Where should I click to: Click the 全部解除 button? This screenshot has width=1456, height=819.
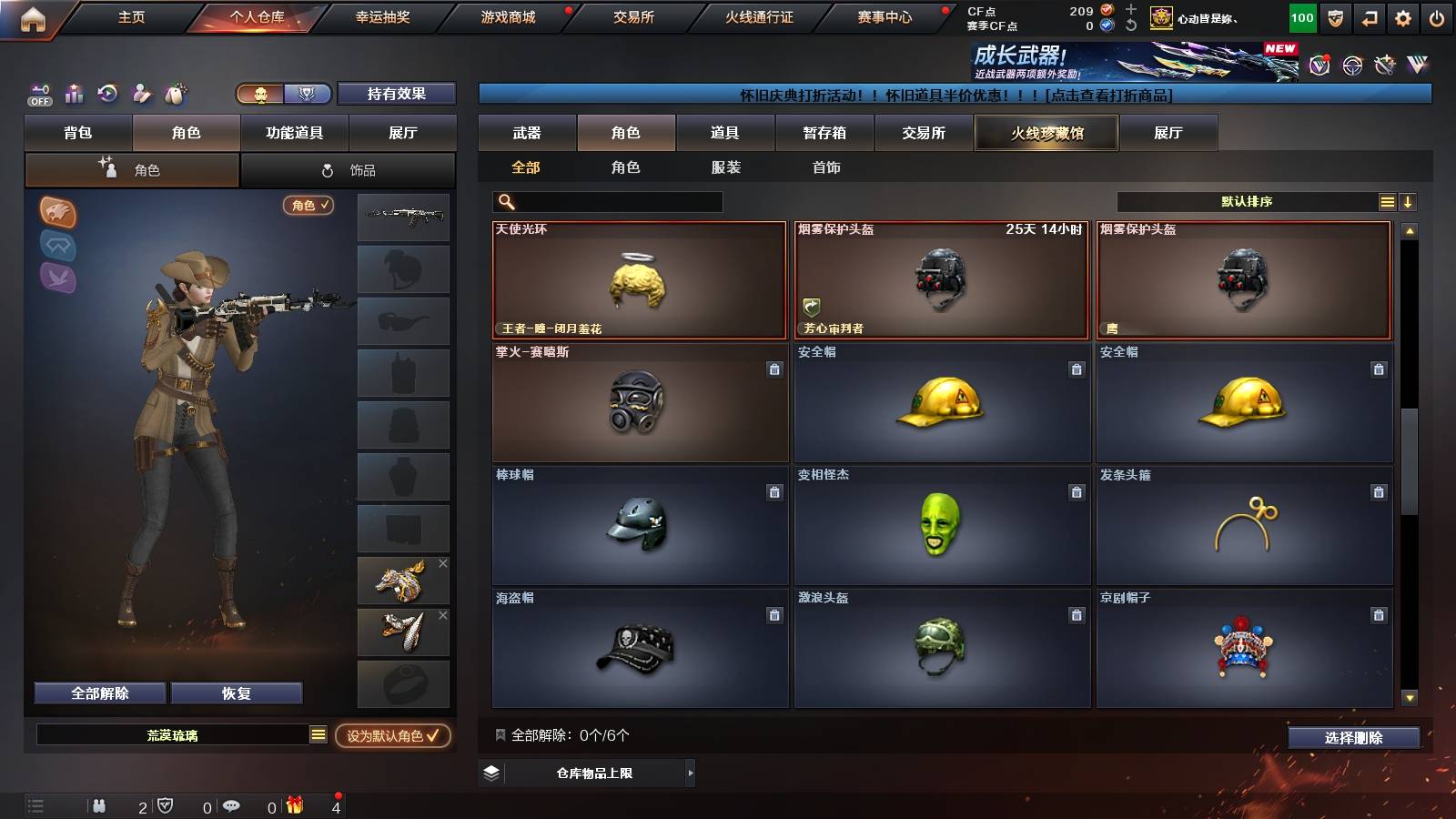point(98,693)
